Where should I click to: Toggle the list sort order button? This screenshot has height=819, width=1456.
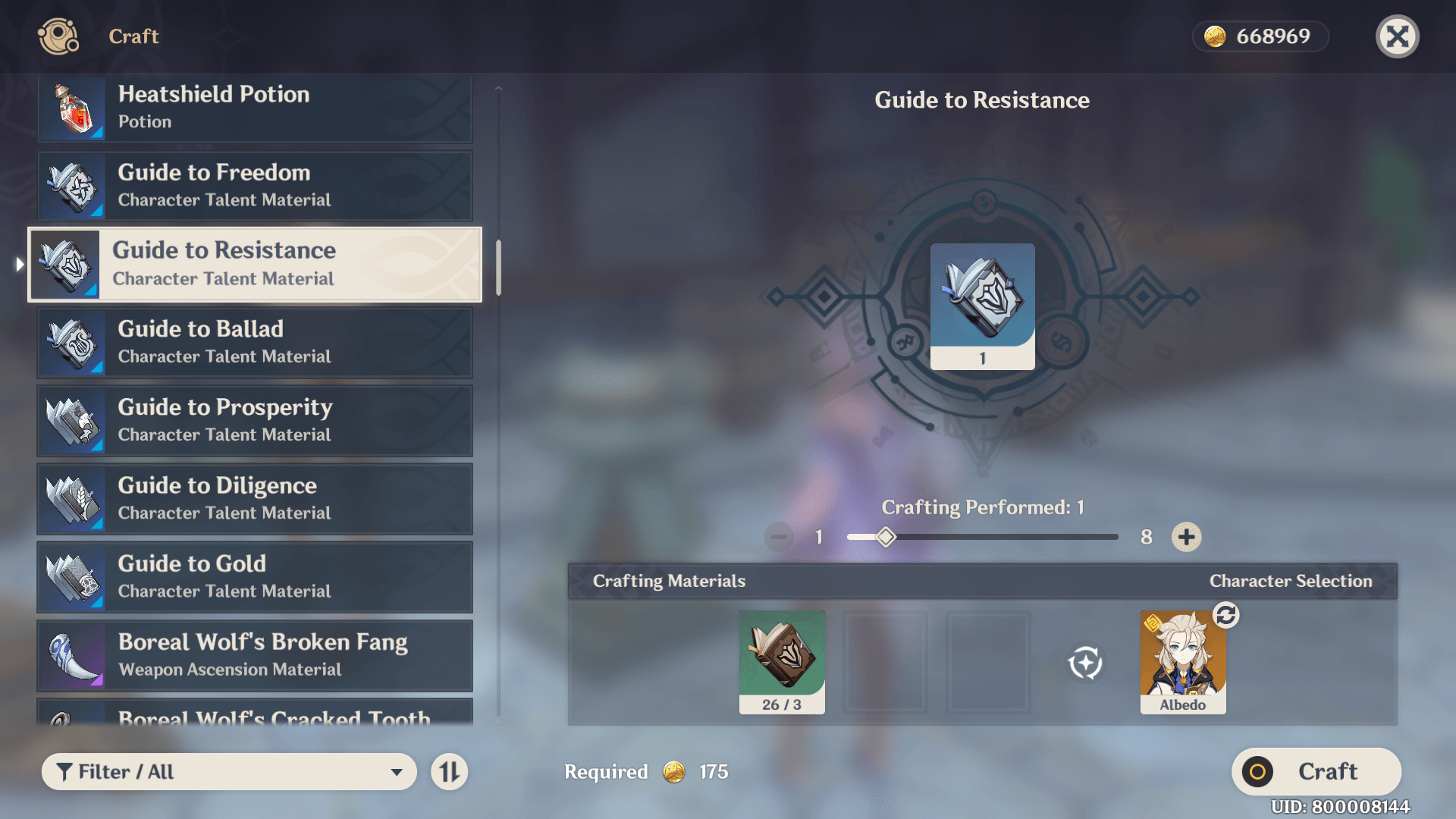tap(450, 772)
